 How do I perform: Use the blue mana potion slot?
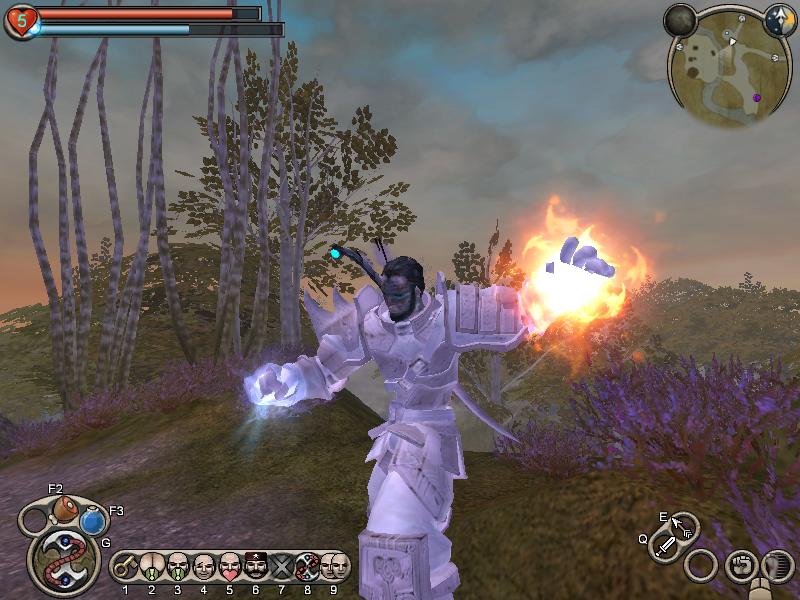(x=93, y=520)
